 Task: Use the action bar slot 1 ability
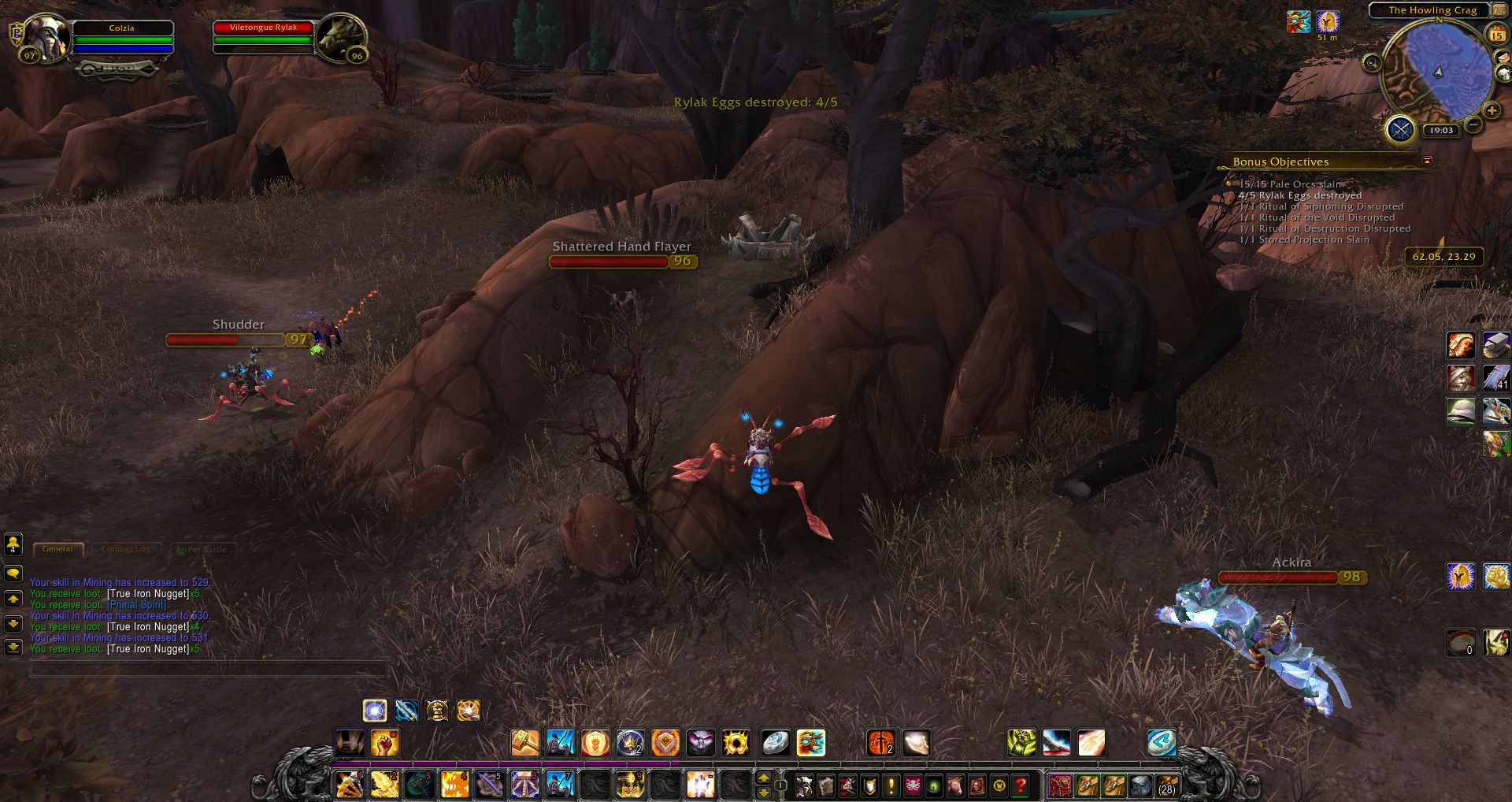click(350, 785)
